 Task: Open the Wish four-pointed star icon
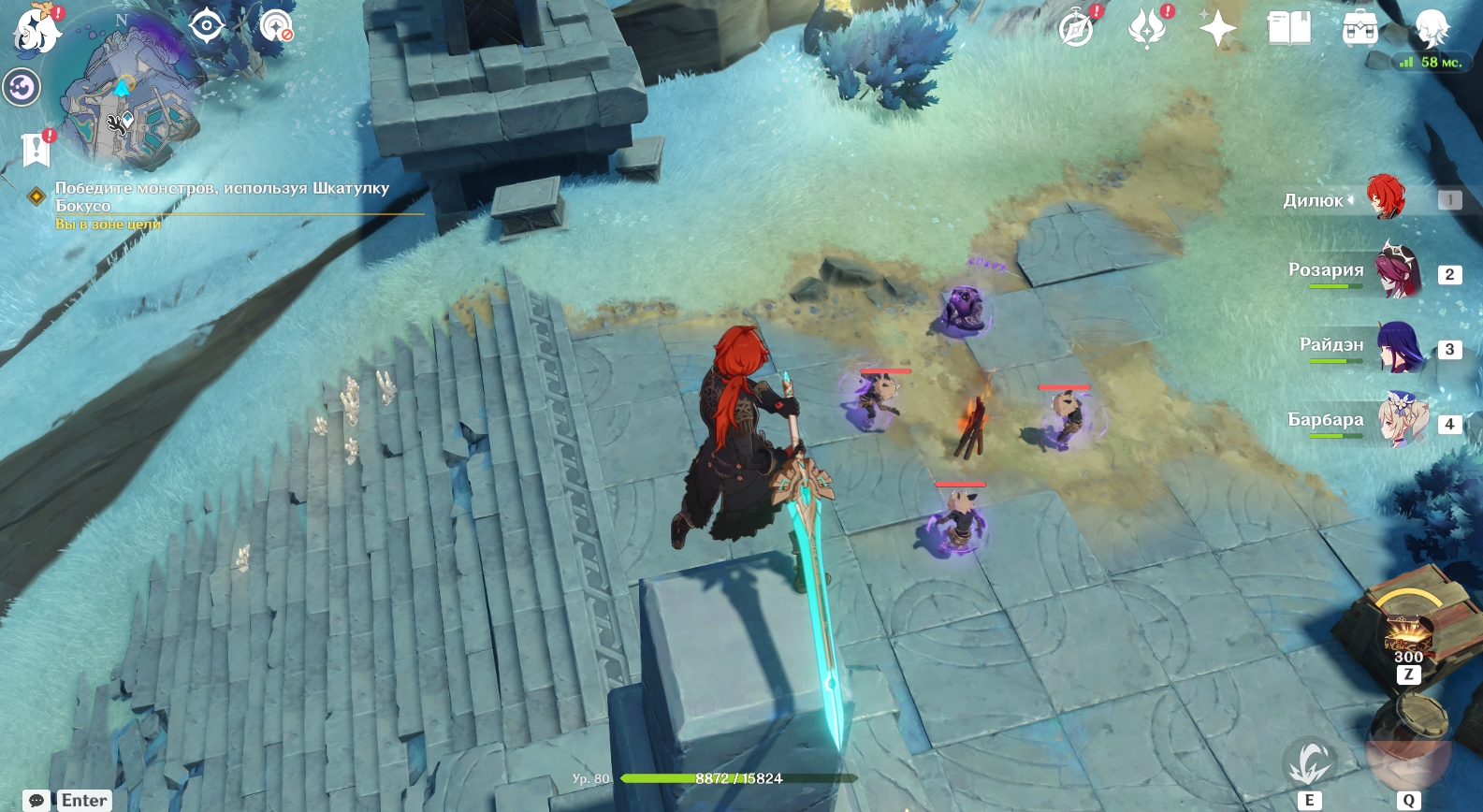pyautogui.click(x=1217, y=28)
